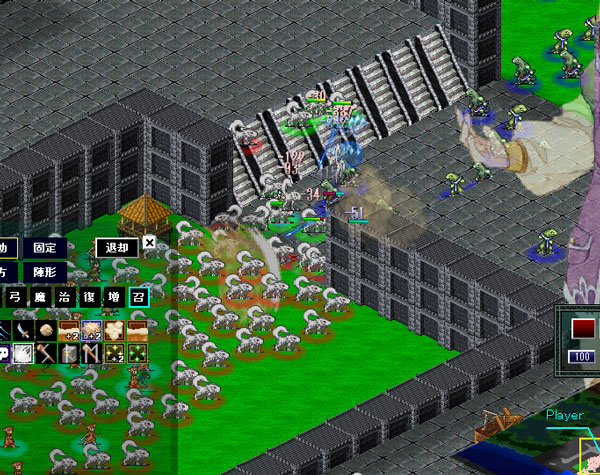Open the 陣形 formation command
The height and width of the screenshot is (475, 600).
[x=44, y=271]
